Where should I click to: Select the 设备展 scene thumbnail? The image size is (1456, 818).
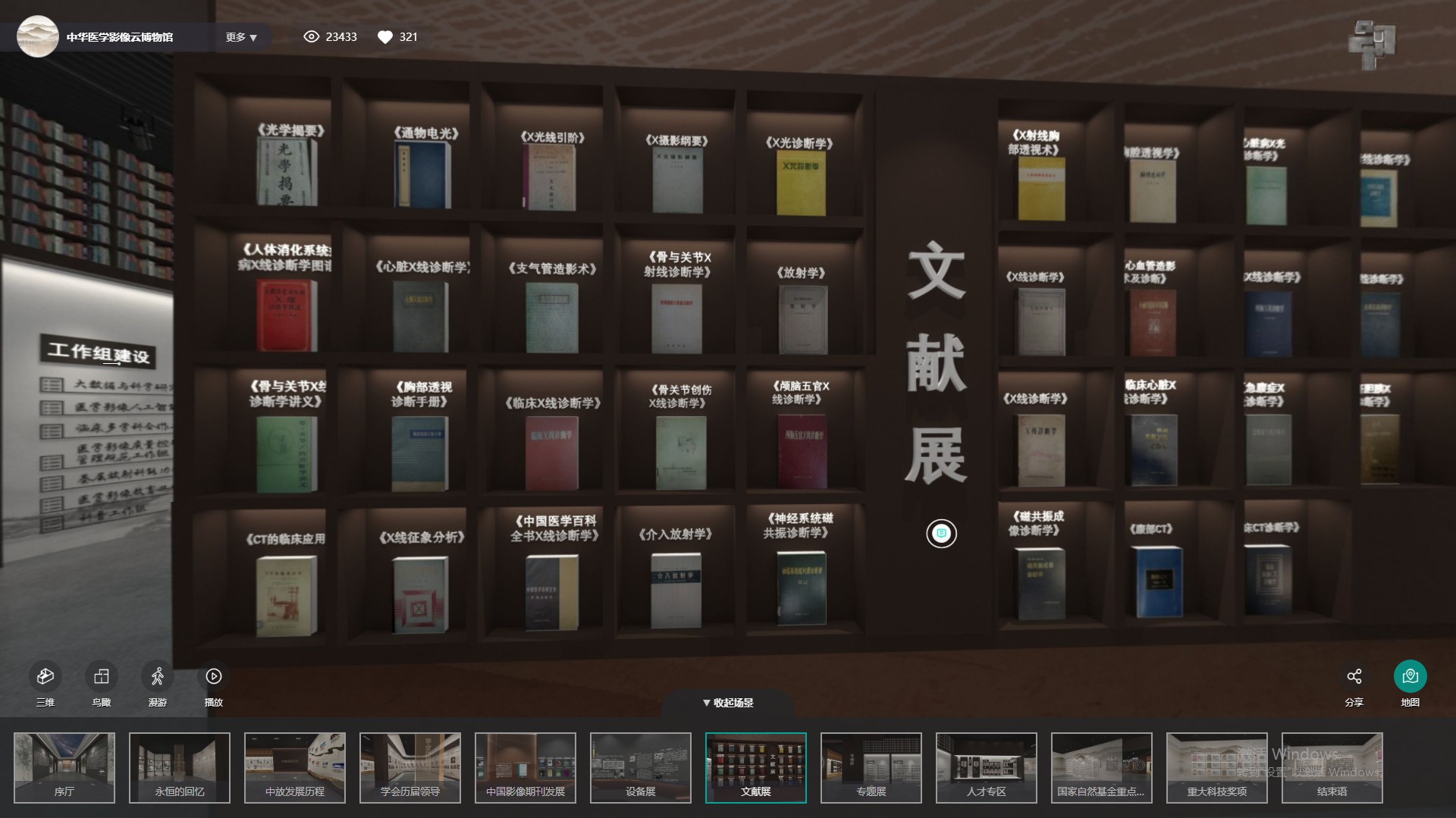pos(641,767)
